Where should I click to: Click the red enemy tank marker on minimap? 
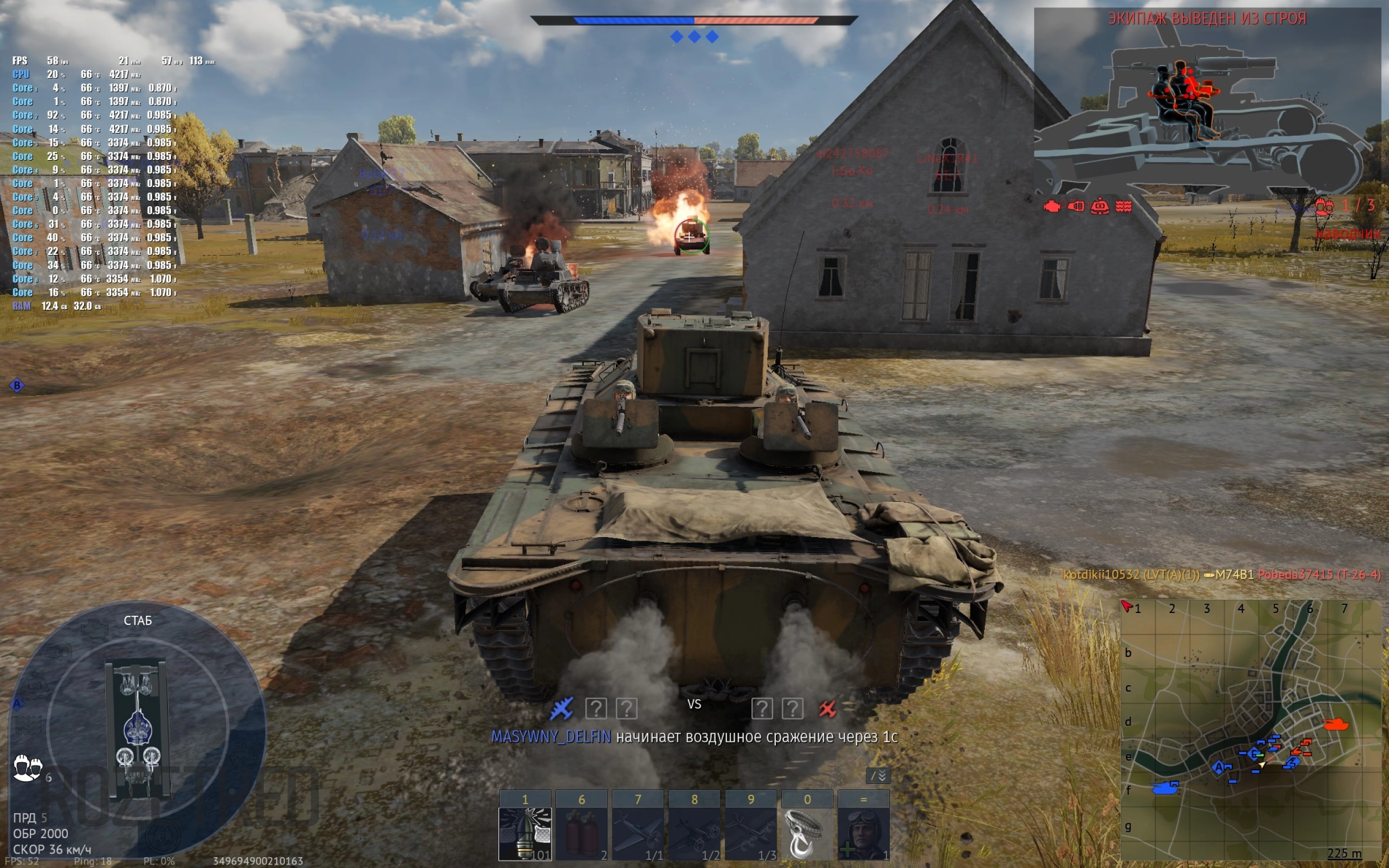[x=1335, y=724]
